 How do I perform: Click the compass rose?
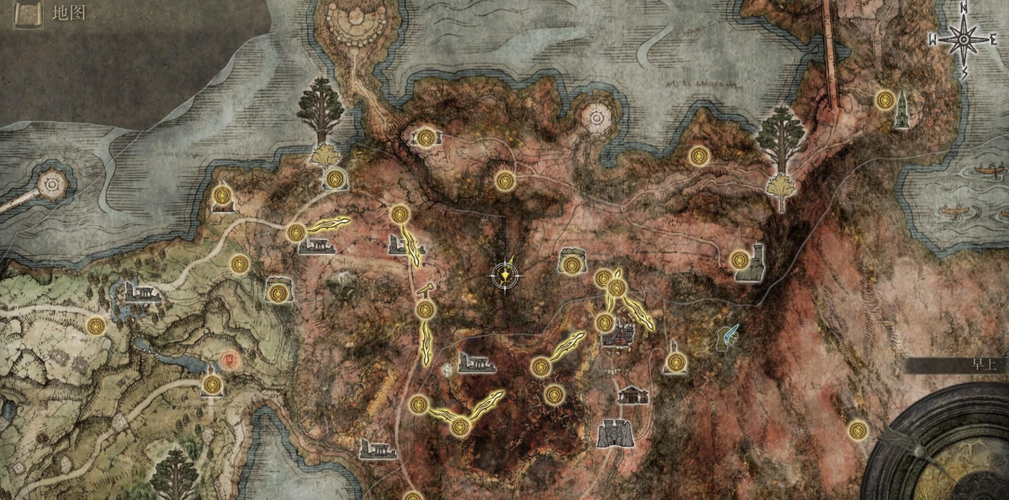pyautogui.click(x=964, y=41)
